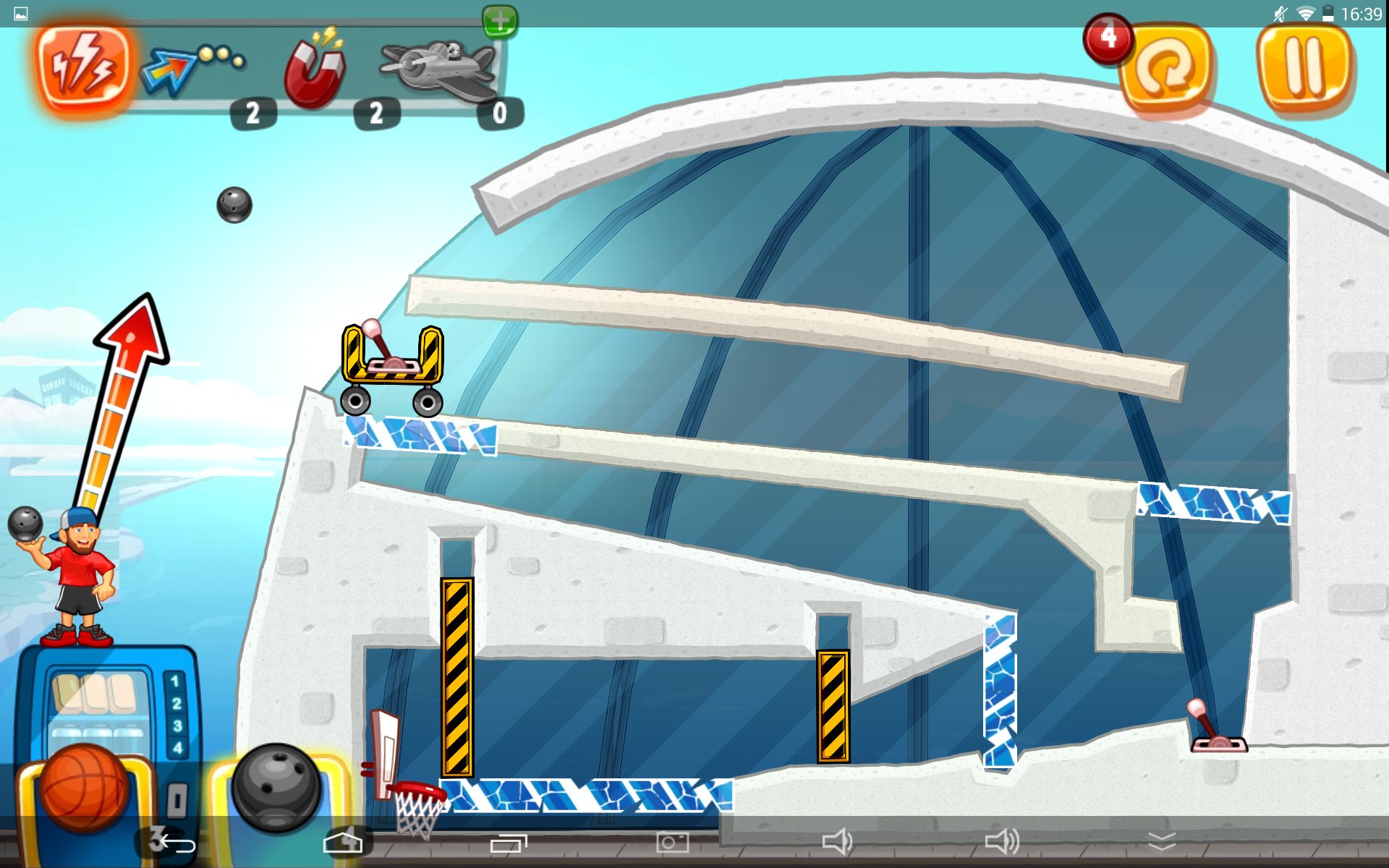Tap the green plus add button
The width and height of the screenshot is (1389, 868).
pyautogui.click(x=500, y=20)
